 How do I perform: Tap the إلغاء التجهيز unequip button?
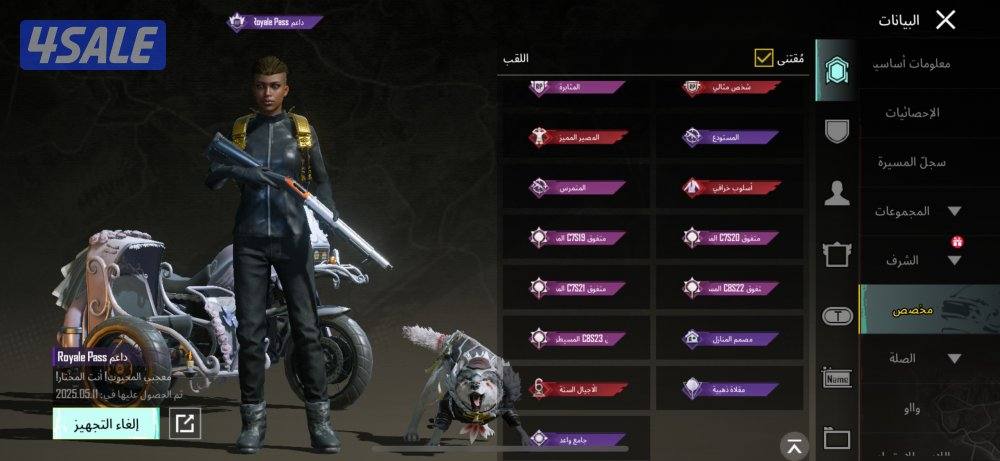[106, 424]
